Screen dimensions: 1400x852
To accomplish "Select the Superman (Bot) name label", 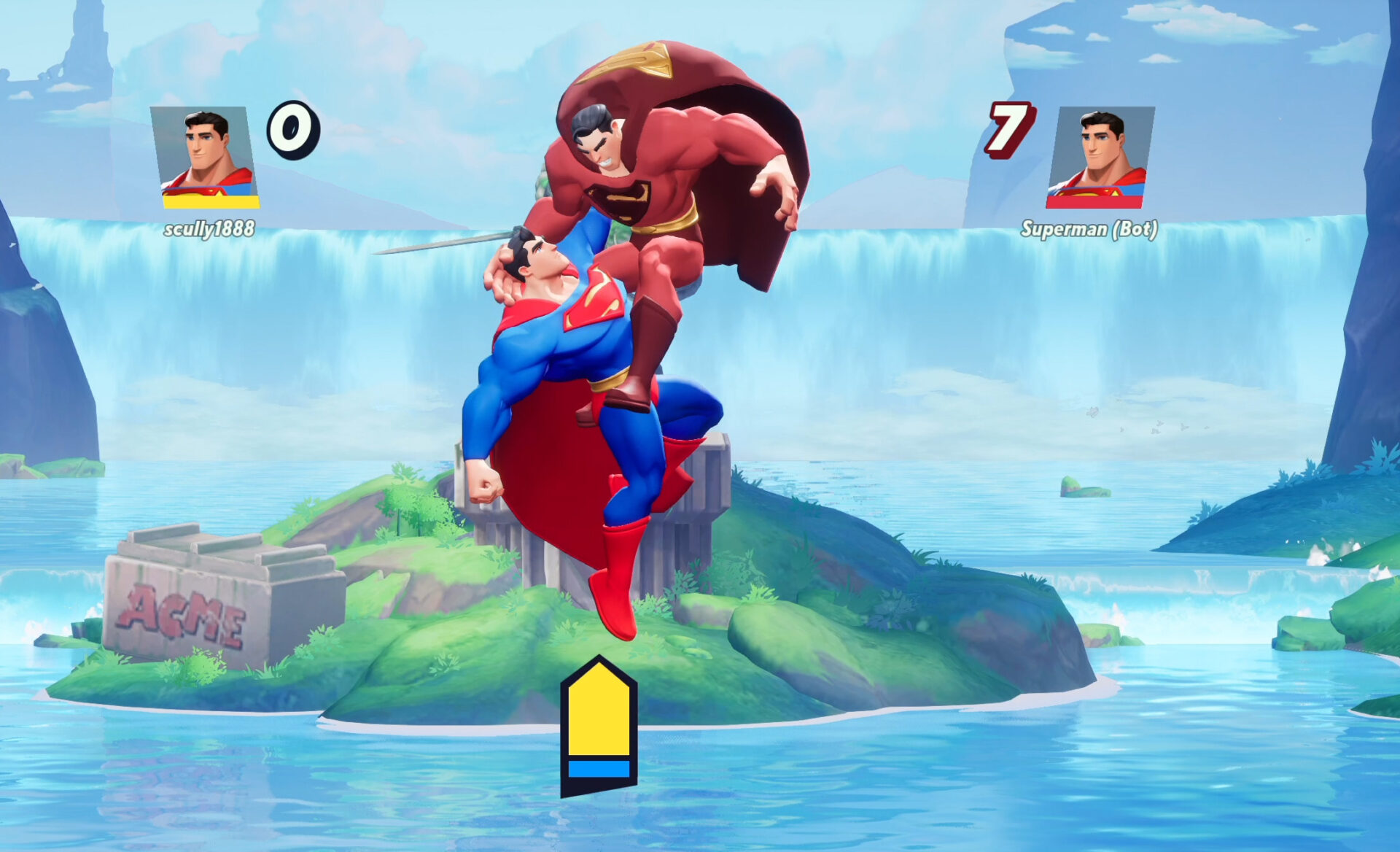I will tap(1089, 230).
